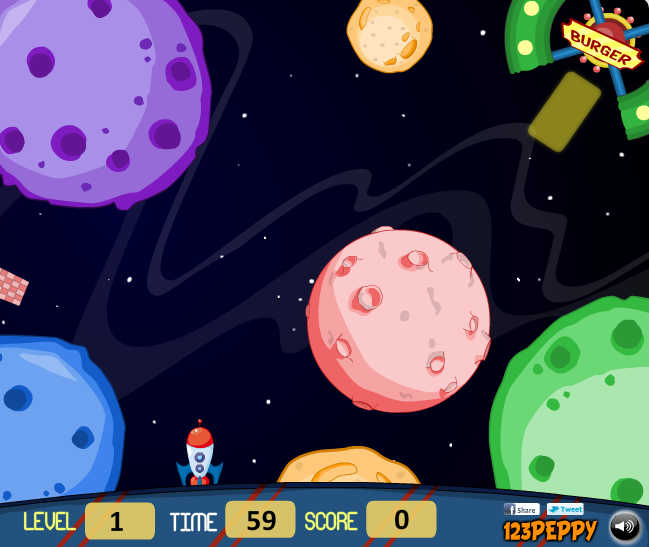The image size is (649, 547).
Task: Open the 123Peppy logo link
Action: (x=549, y=530)
